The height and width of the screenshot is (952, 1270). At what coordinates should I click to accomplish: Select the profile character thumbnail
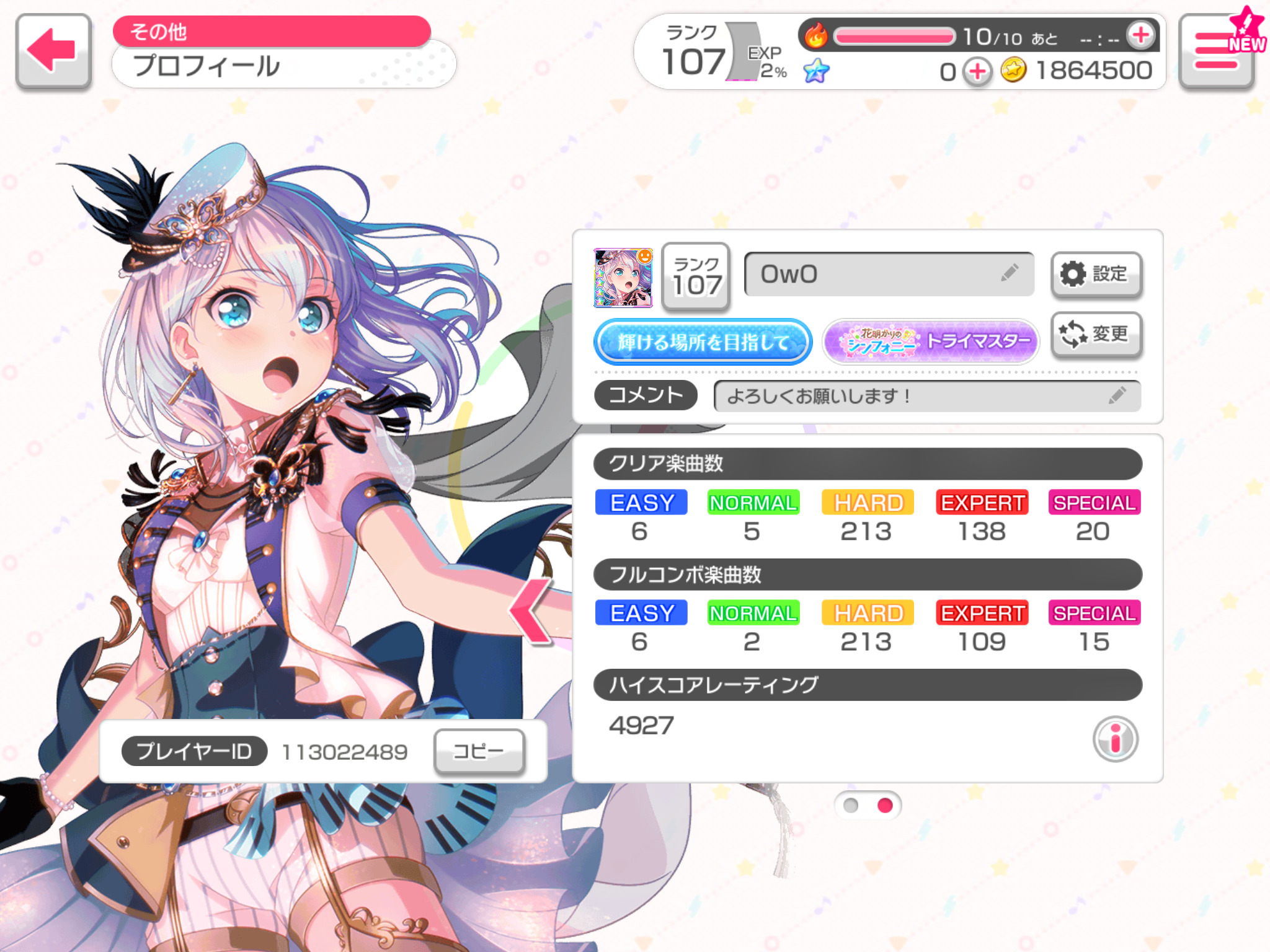coord(623,278)
